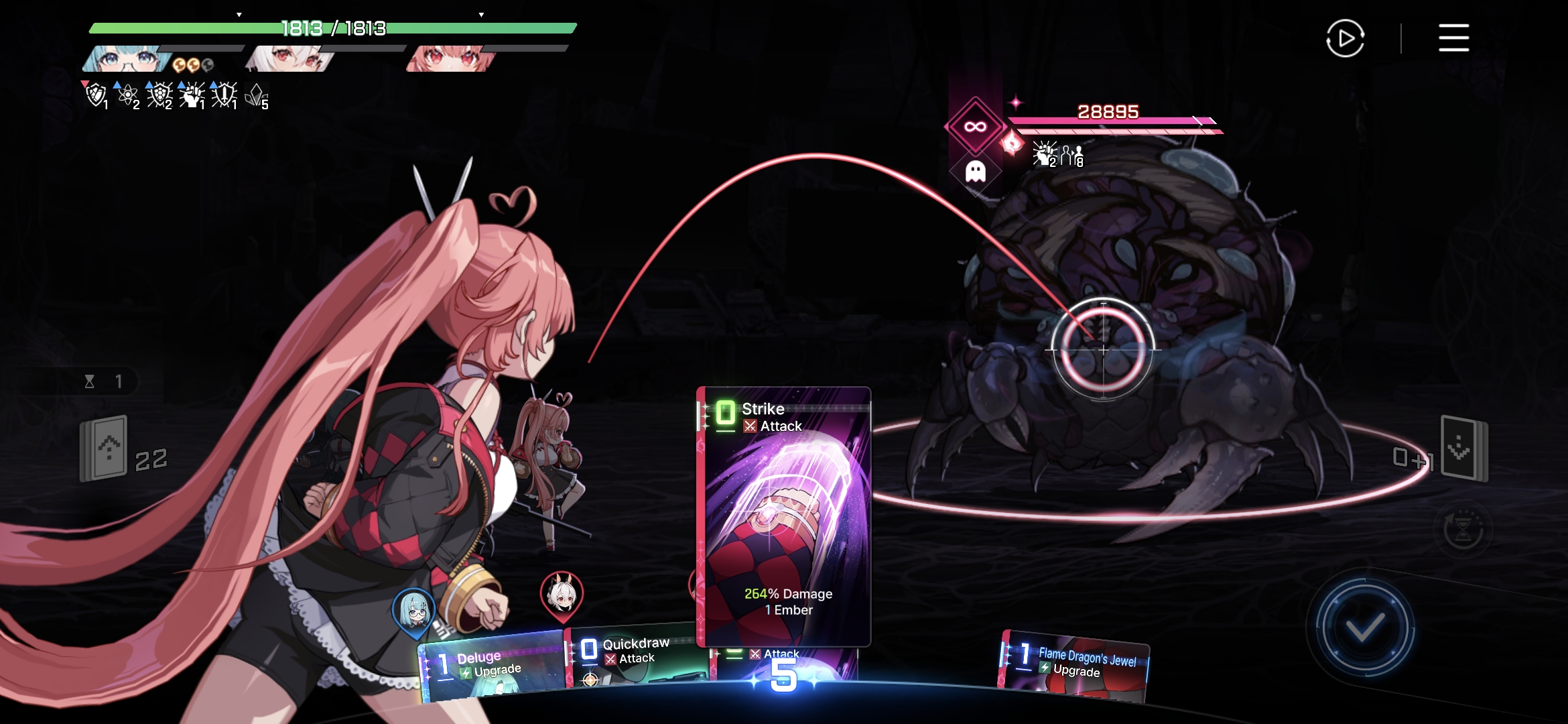The image size is (1568, 724).
Task: View the atom buff icon
Action: click(127, 96)
